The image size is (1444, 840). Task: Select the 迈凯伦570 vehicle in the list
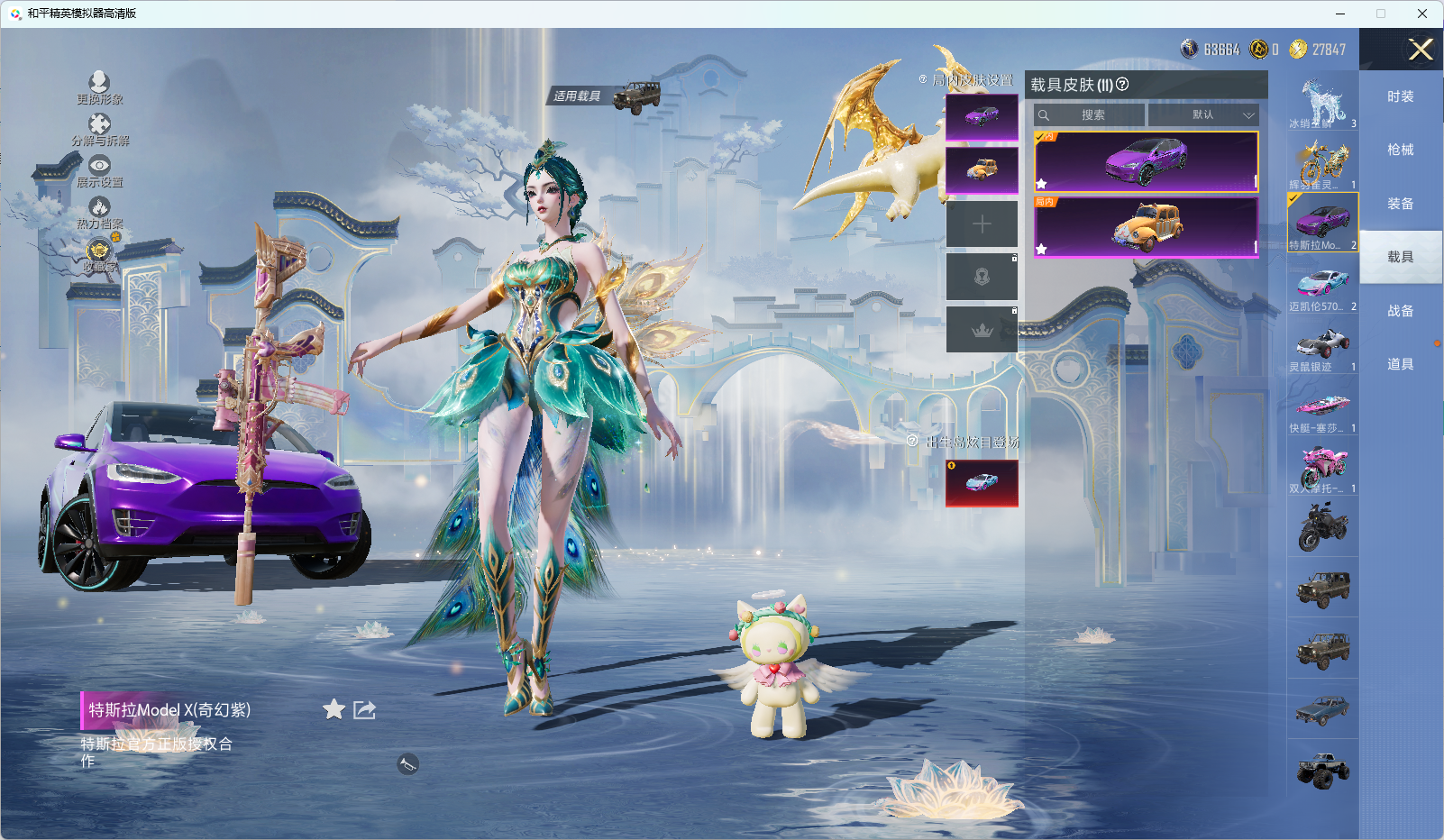click(x=1322, y=288)
